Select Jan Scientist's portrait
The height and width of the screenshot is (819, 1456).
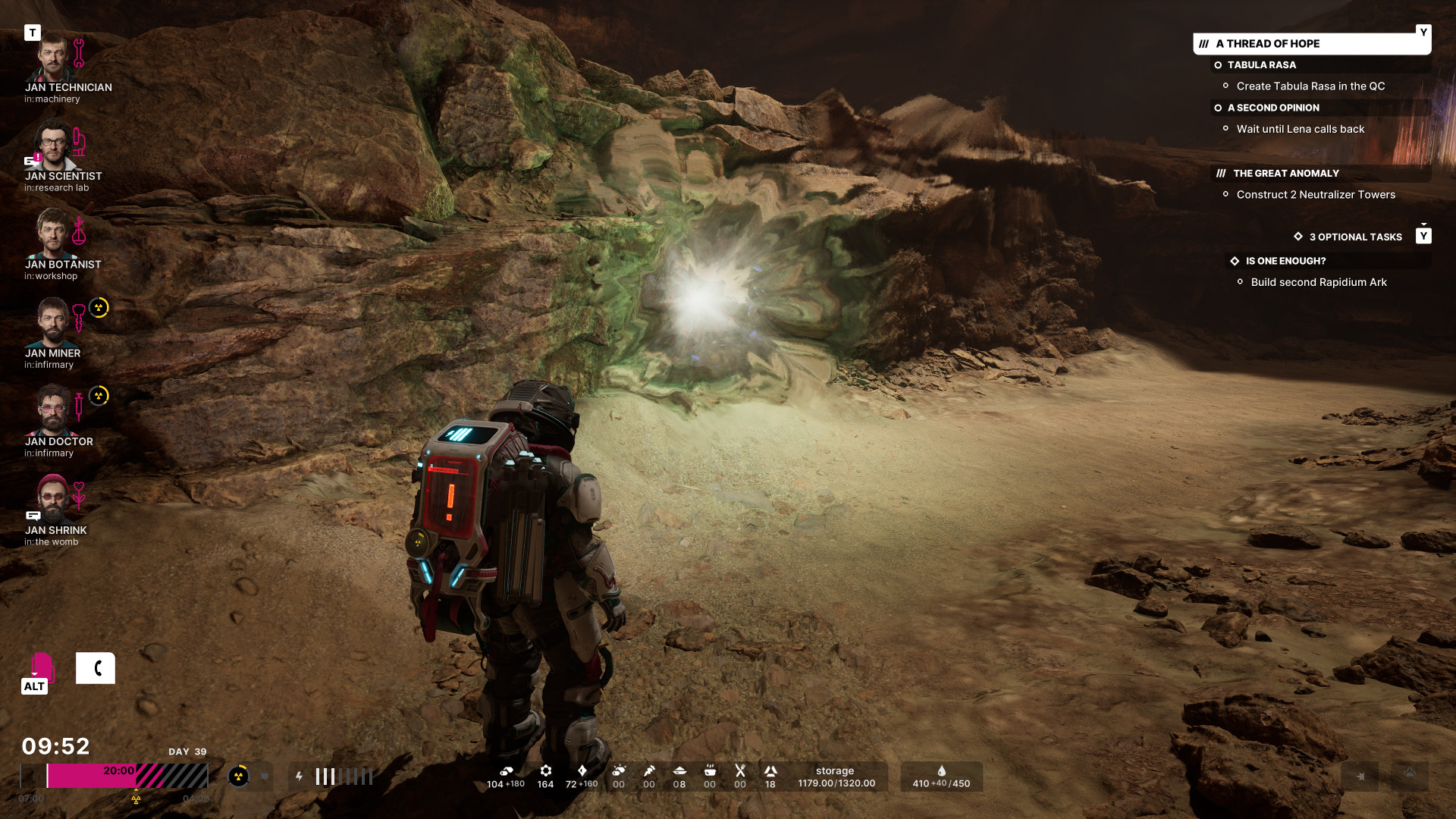point(52,147)
